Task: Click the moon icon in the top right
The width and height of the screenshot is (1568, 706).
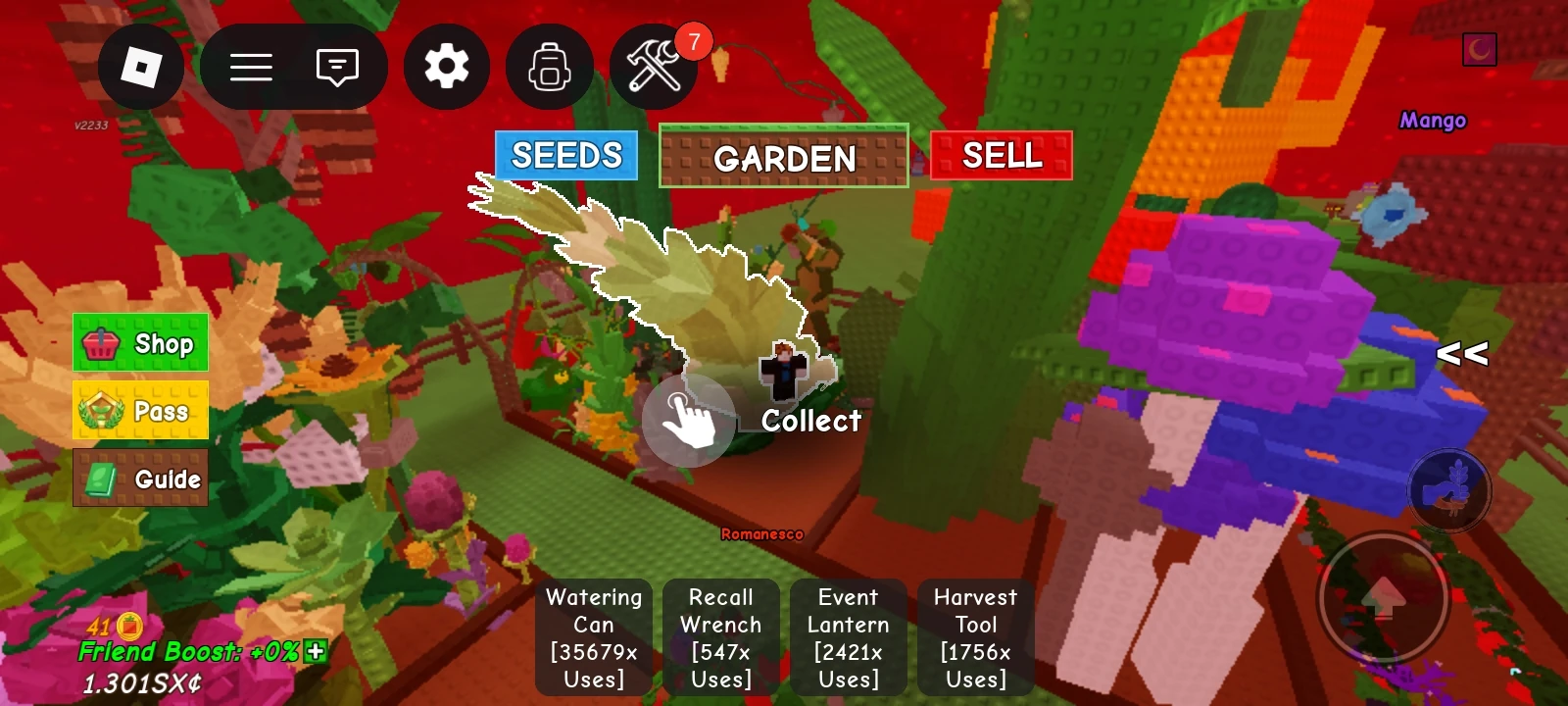Action: click(1479, 47)
